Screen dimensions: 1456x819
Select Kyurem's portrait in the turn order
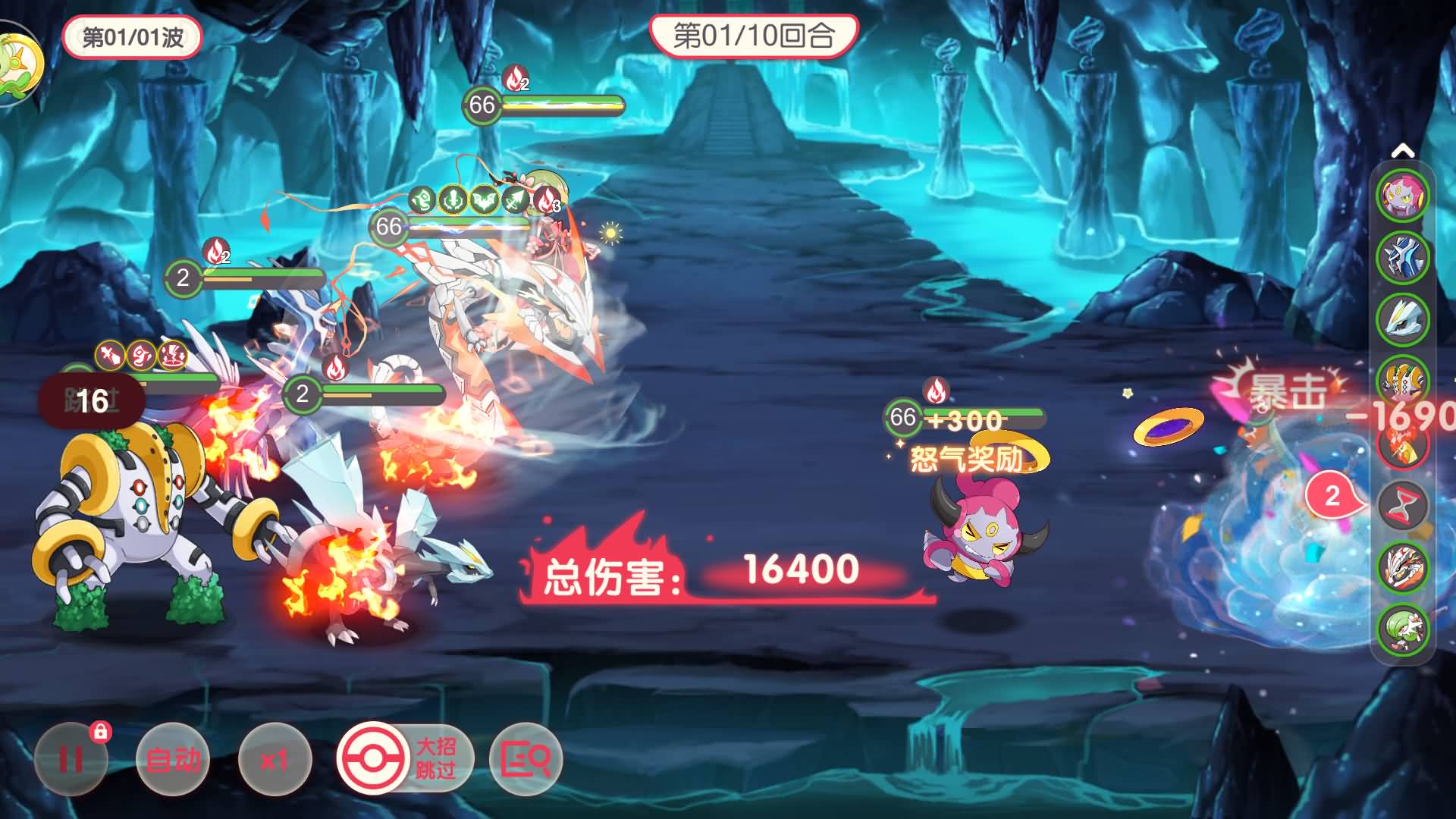coord(1402,319)
